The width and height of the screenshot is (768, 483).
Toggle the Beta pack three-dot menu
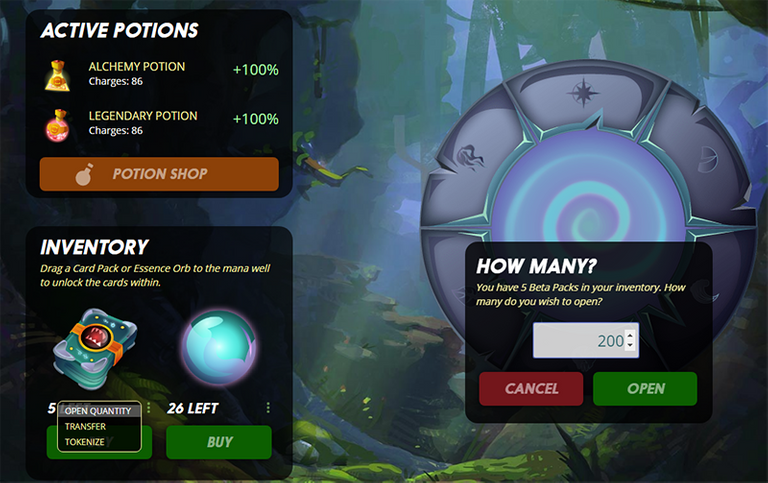click(x=149, y=408)
